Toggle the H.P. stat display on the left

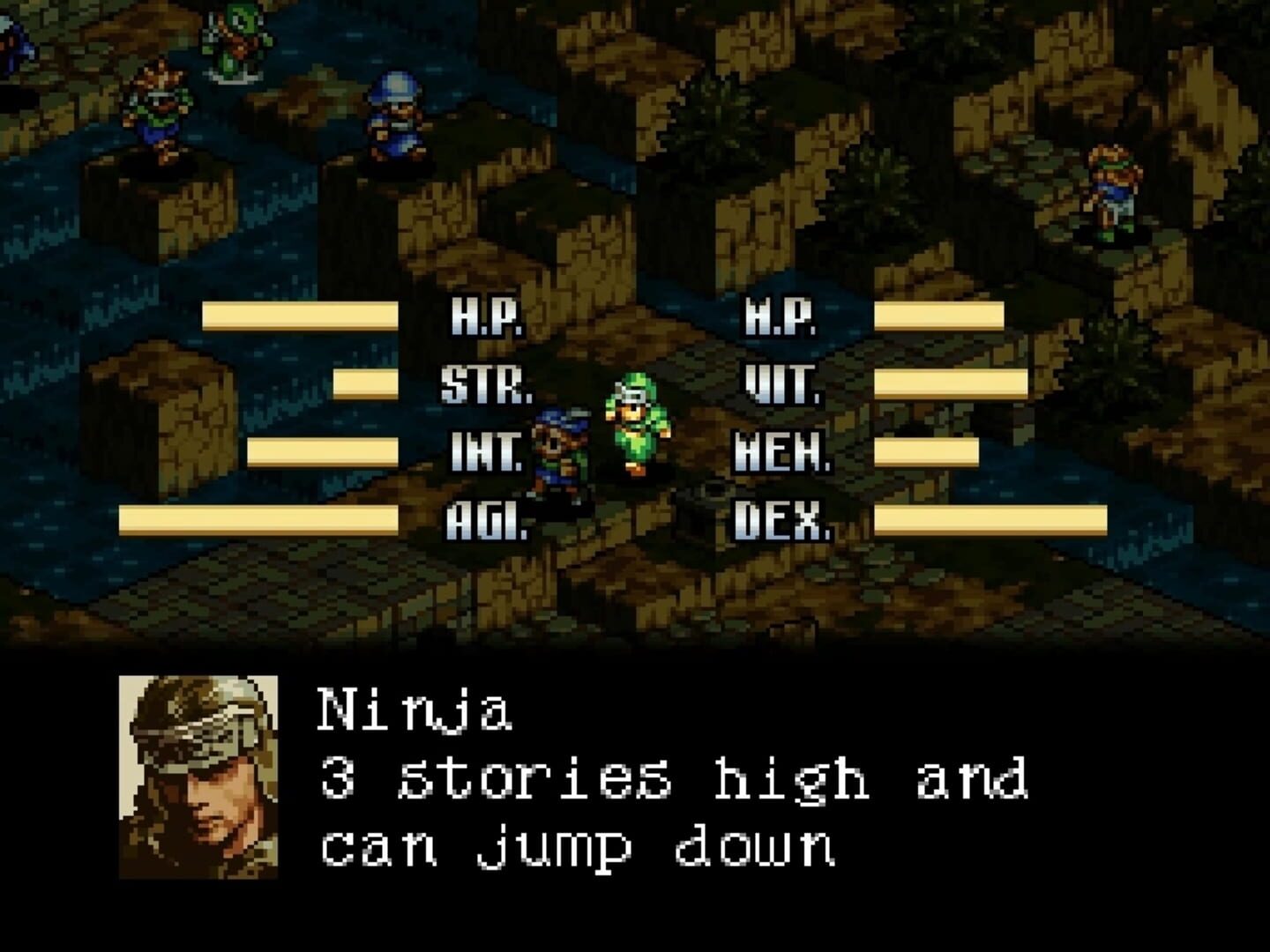click(483, 319)
